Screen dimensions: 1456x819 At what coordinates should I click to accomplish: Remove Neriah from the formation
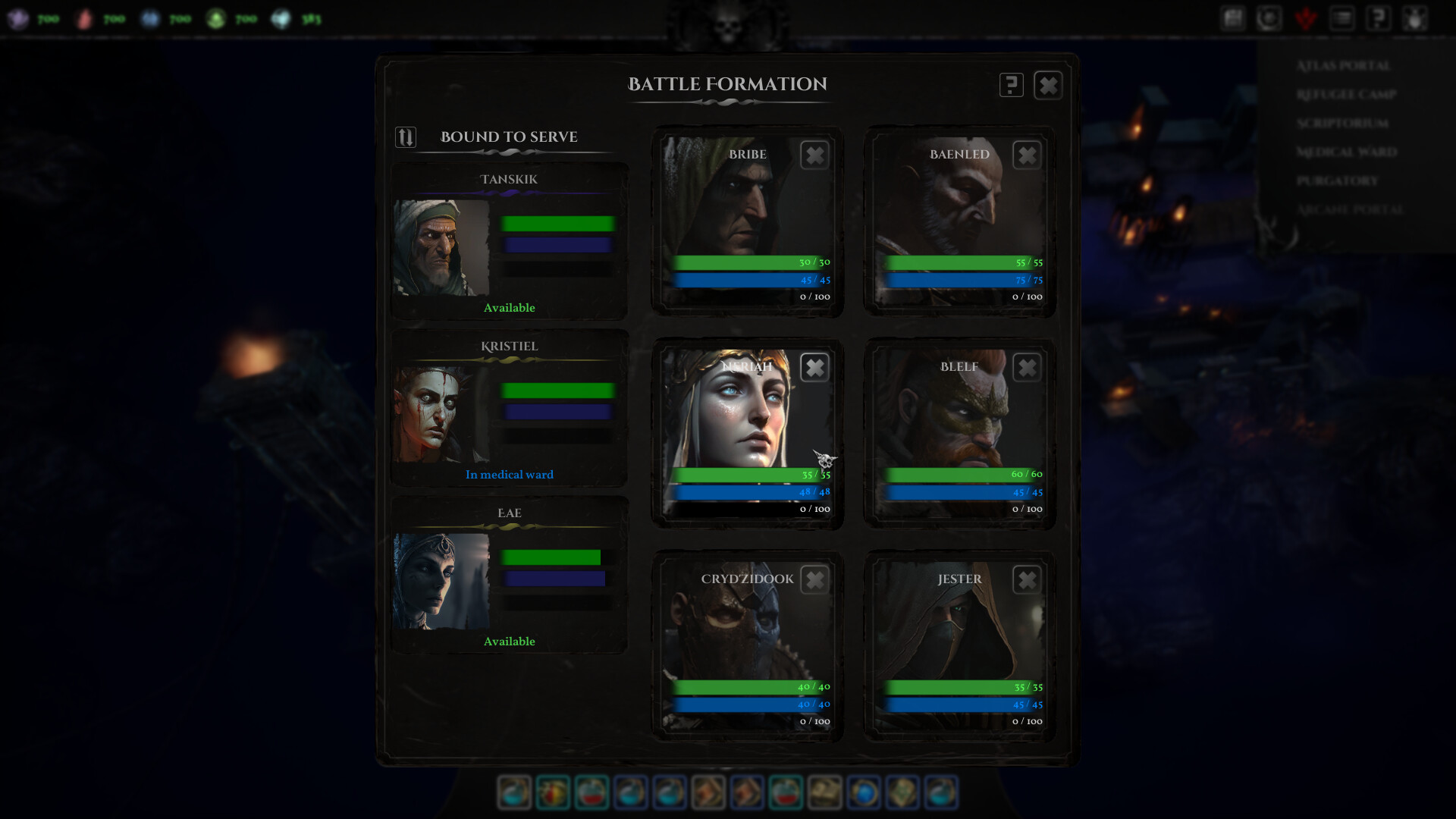click(x=814, y=368)
